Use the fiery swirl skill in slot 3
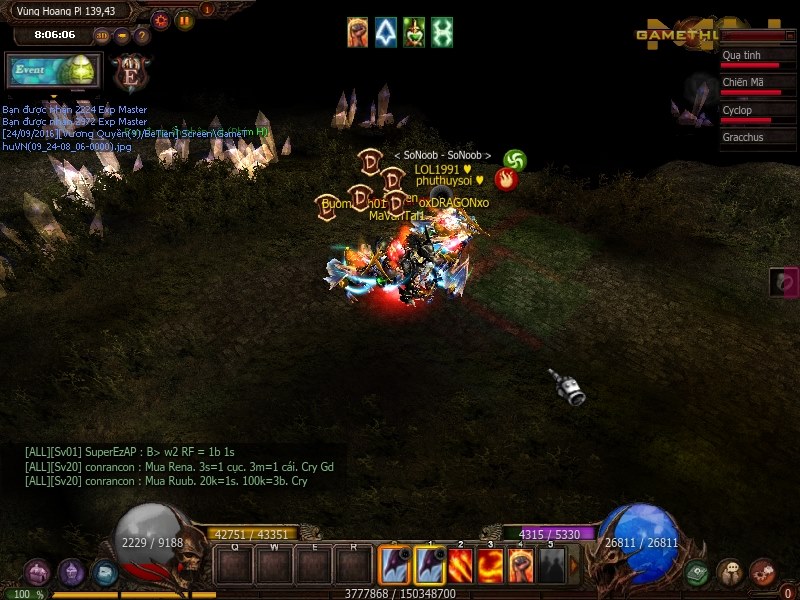Image resolution: width=800 pixels, height=600 pixels. click(x=490, y=566)
